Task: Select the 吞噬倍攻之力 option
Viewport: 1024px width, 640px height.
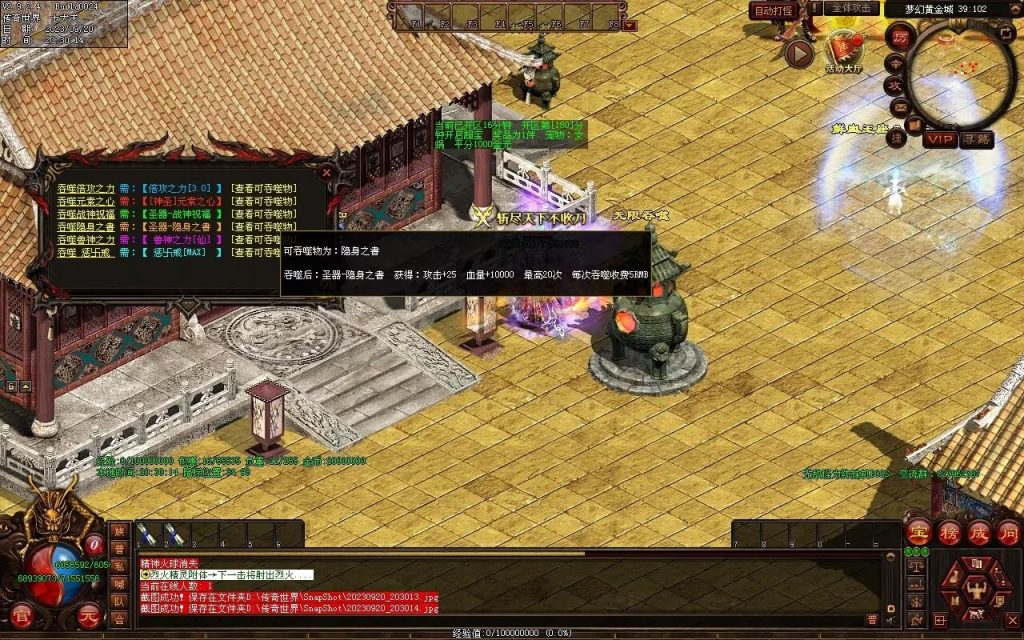Action: 86,188
